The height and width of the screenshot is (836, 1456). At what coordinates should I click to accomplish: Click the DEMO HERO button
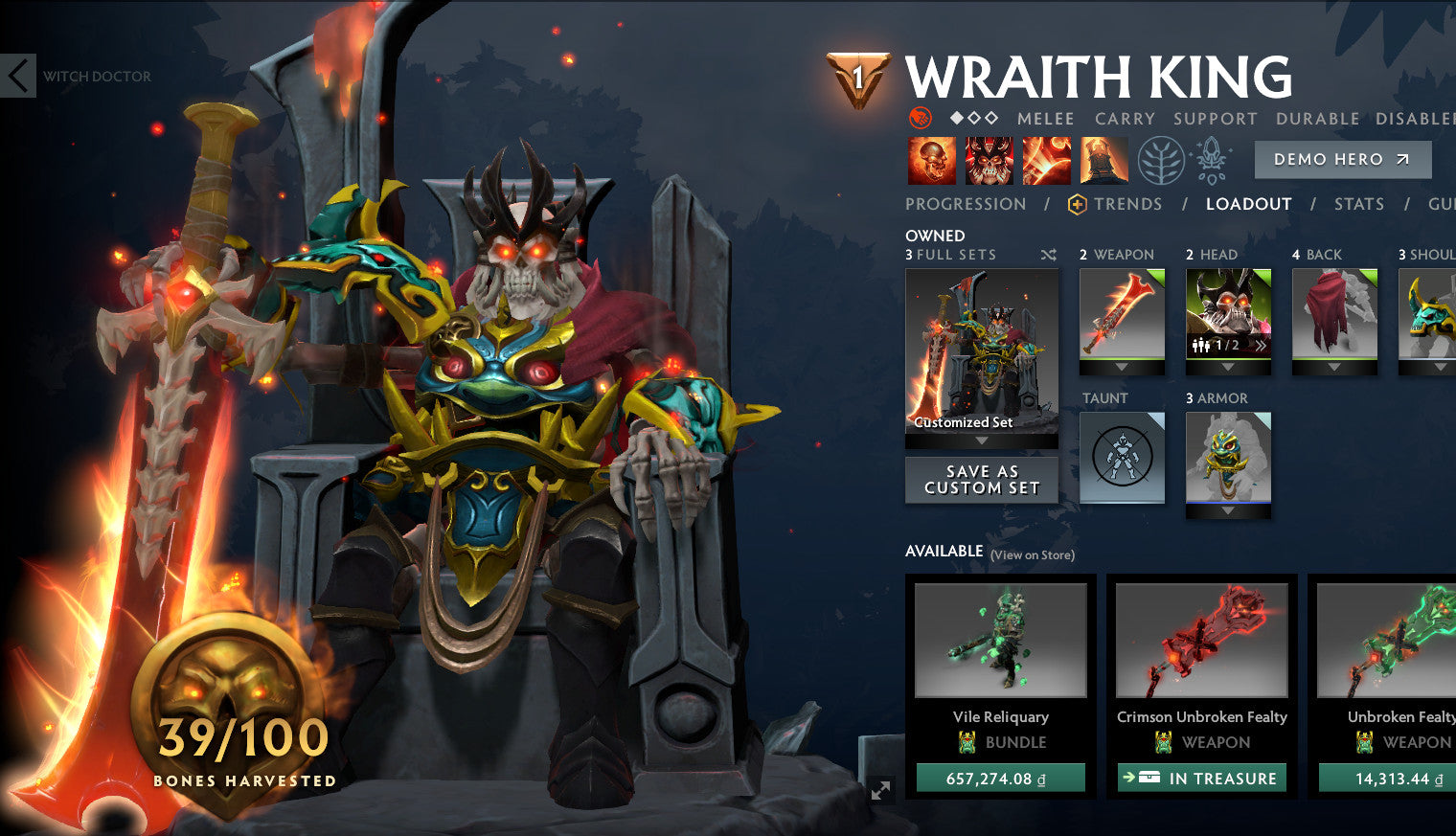1343,159
